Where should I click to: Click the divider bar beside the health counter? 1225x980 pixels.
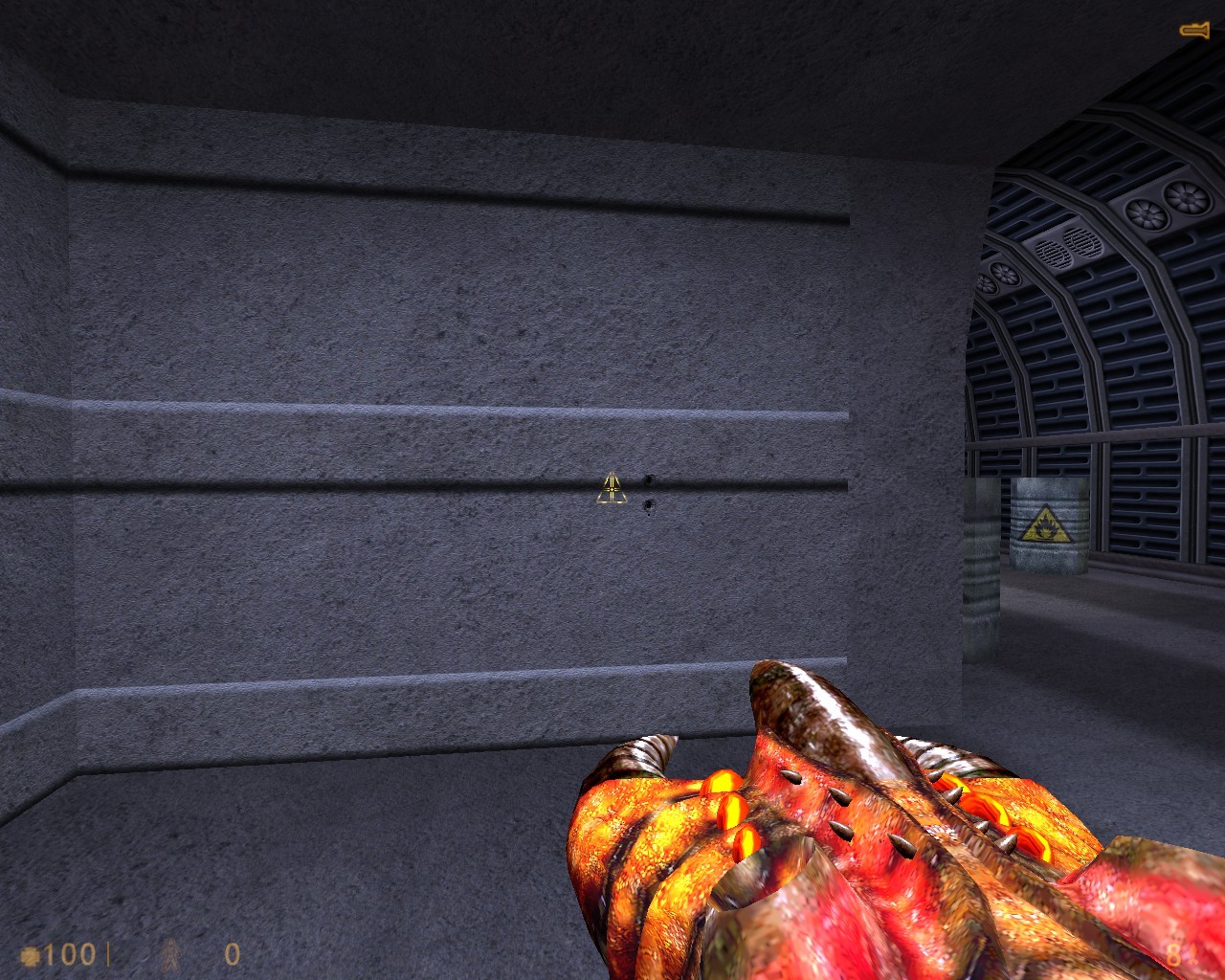pyautogui.click(x=108, y=953)
